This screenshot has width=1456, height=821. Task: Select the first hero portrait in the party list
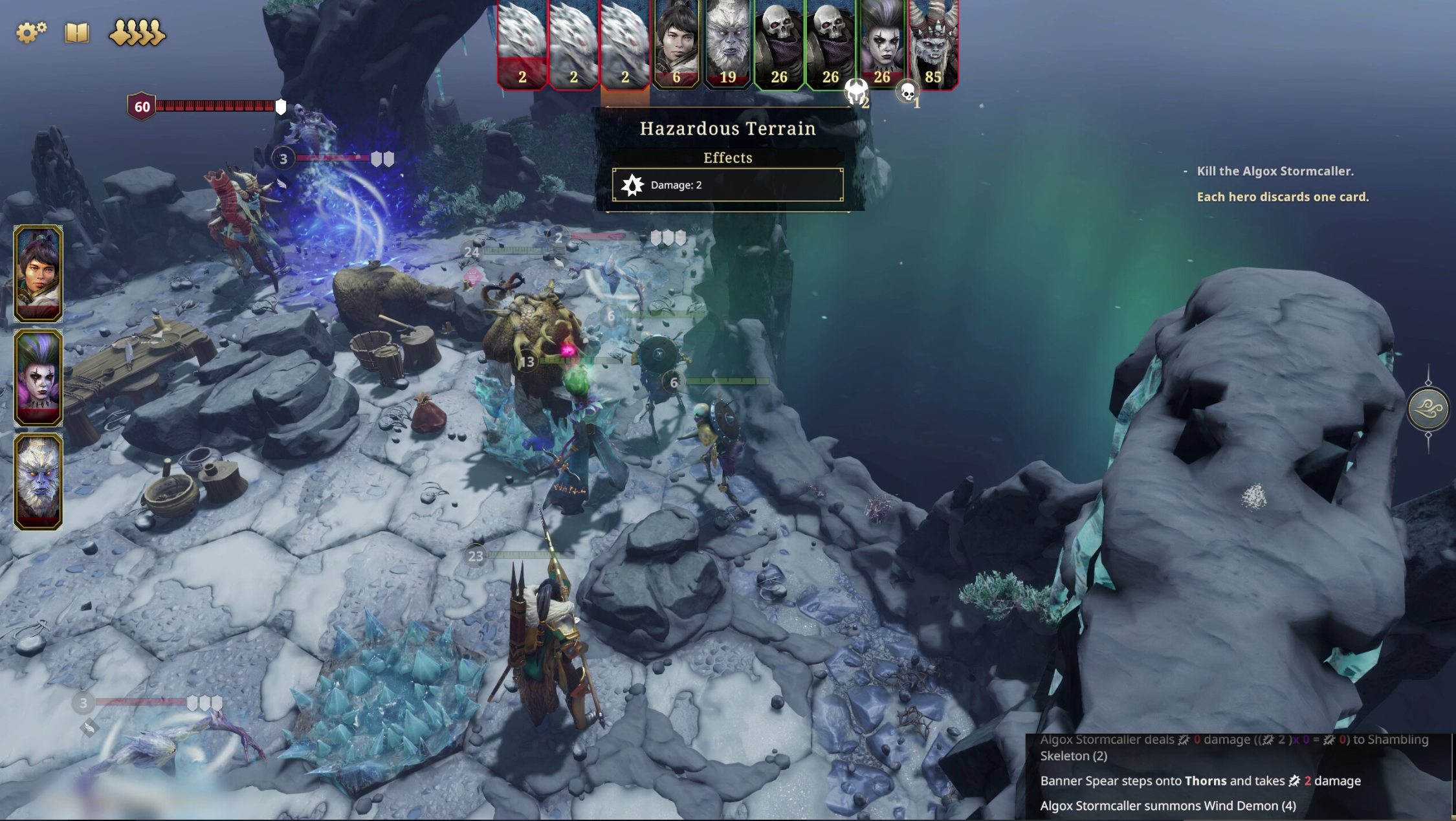pyautogui.click(x=38, y=273)
